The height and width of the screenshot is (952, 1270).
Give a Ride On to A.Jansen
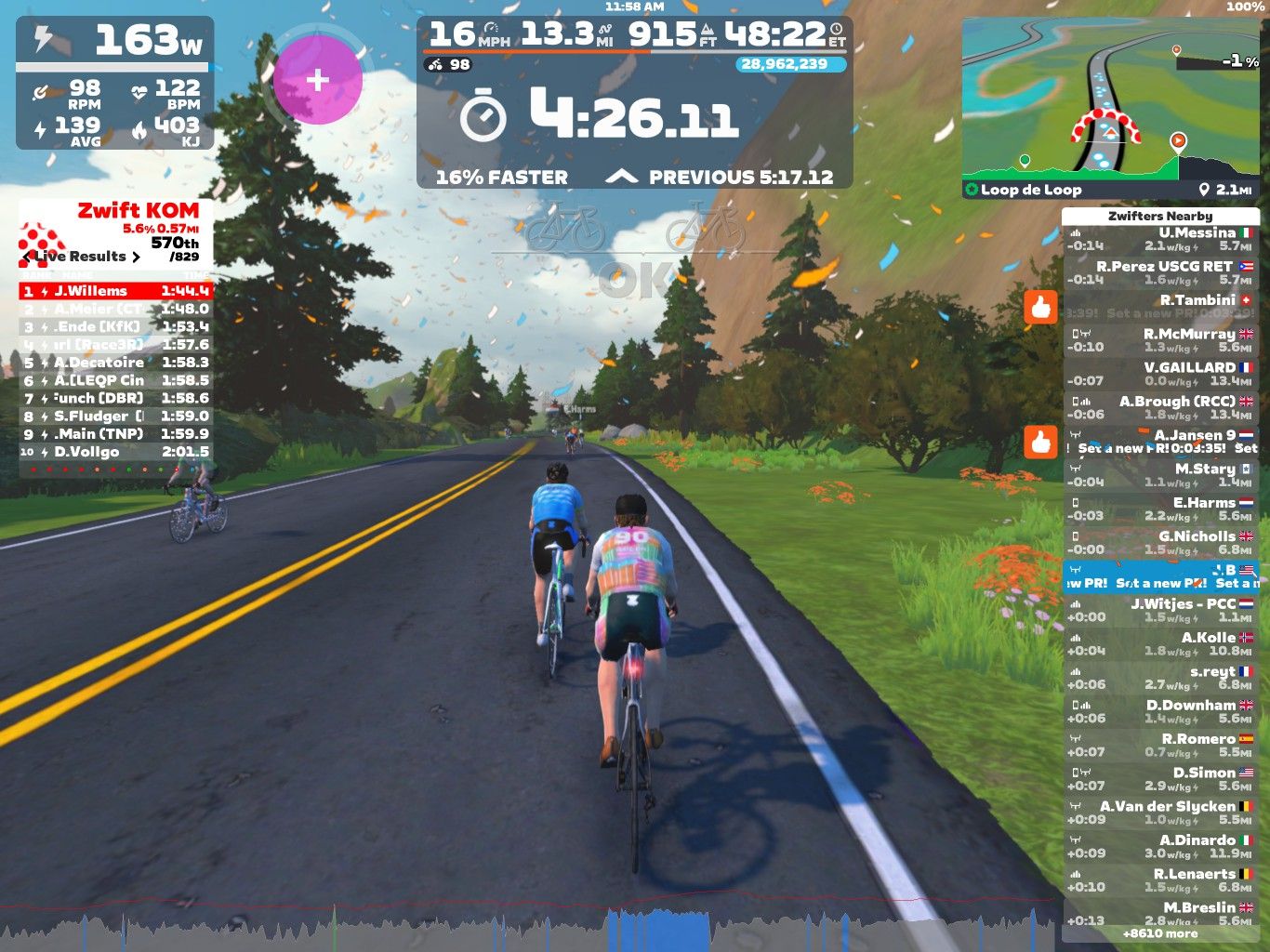click(x=1041, y=442)
